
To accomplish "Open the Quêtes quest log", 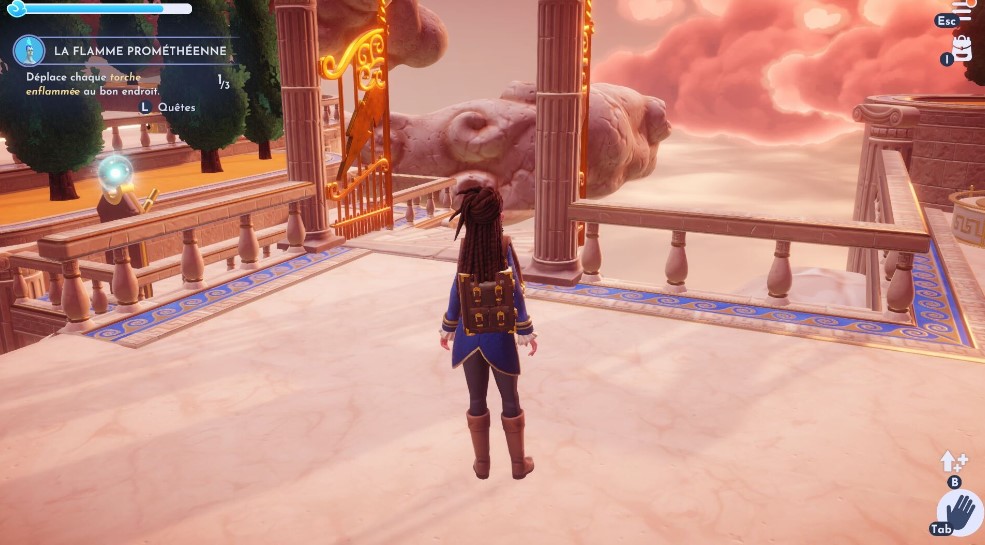I will pyautogui.click(x=175, y=106).
